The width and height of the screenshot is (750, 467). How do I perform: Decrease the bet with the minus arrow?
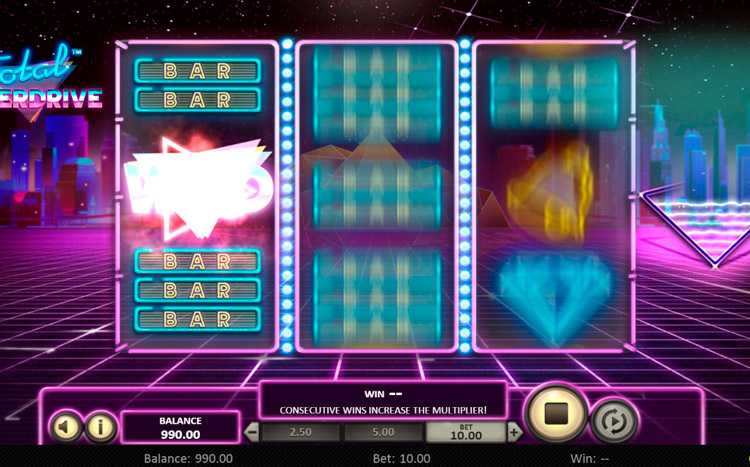point(252,433)
